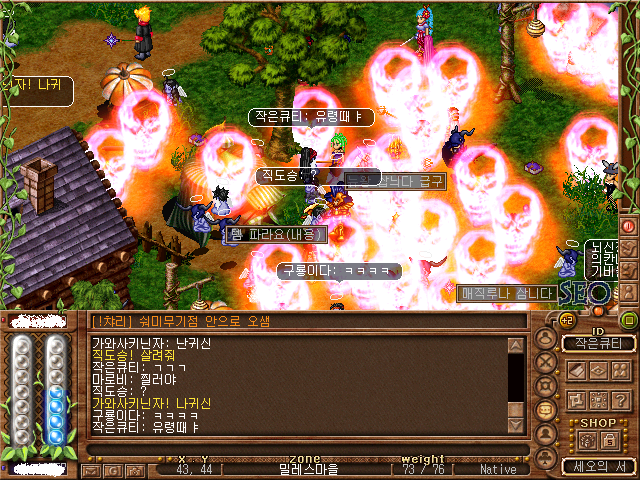Open the SHOP bag icon

coord(587,439)
